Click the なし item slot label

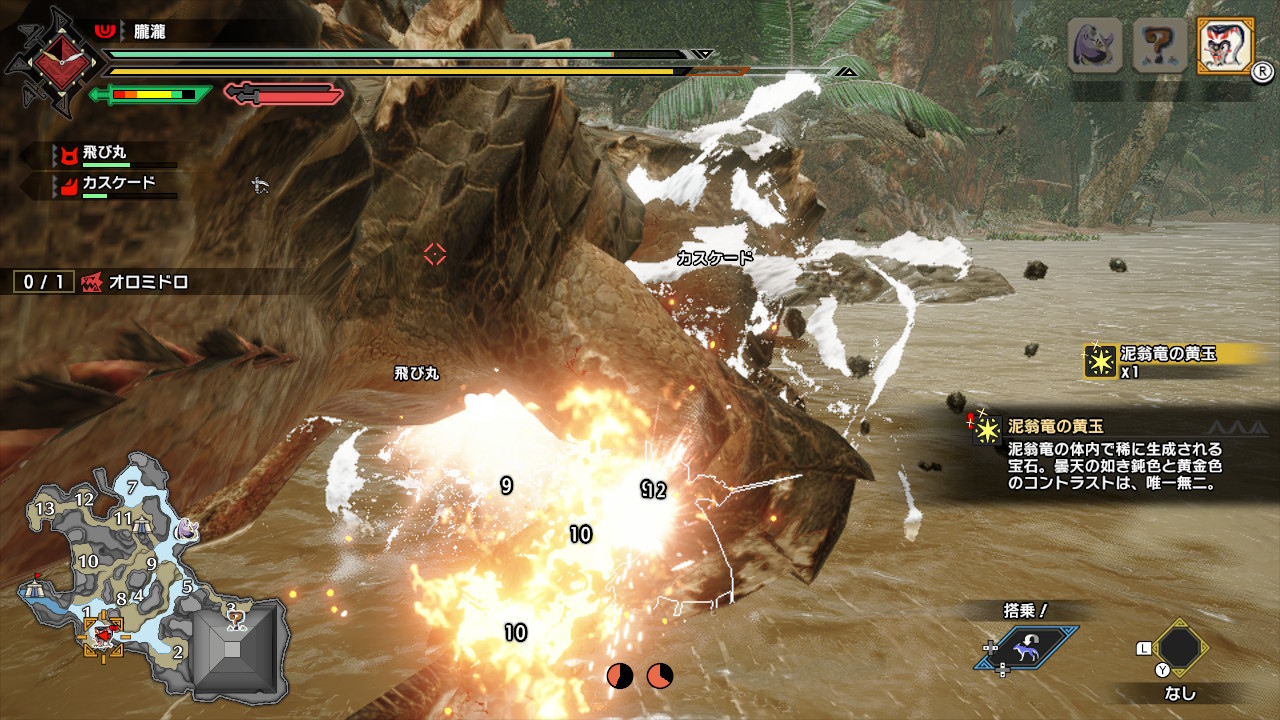point(1180,691)
